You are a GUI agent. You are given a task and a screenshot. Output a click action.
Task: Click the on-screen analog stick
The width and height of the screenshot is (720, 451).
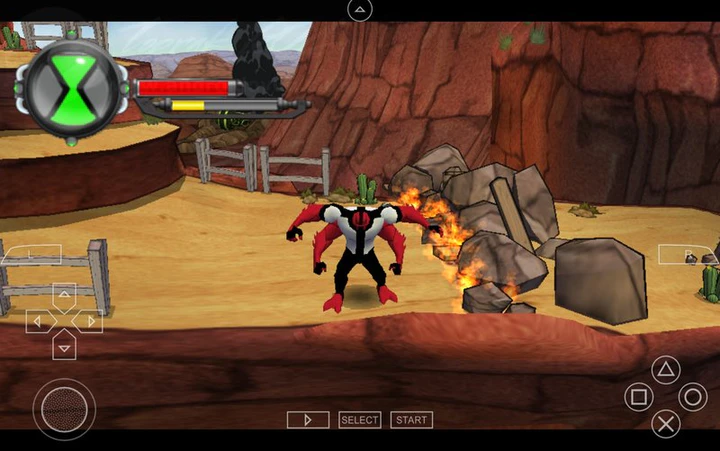click(64, 408)
